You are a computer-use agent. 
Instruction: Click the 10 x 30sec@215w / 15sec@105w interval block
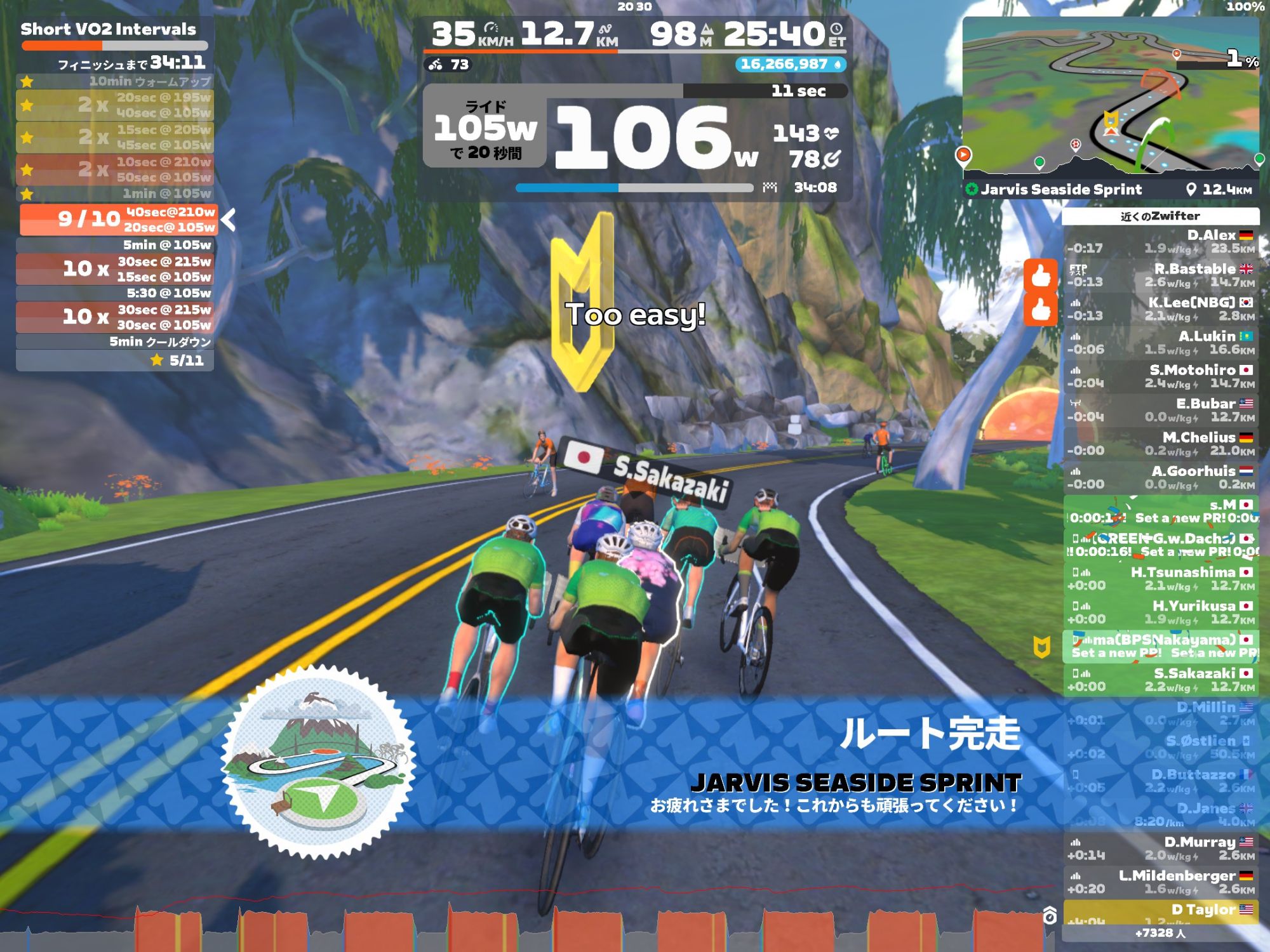[x=115, y=269]
